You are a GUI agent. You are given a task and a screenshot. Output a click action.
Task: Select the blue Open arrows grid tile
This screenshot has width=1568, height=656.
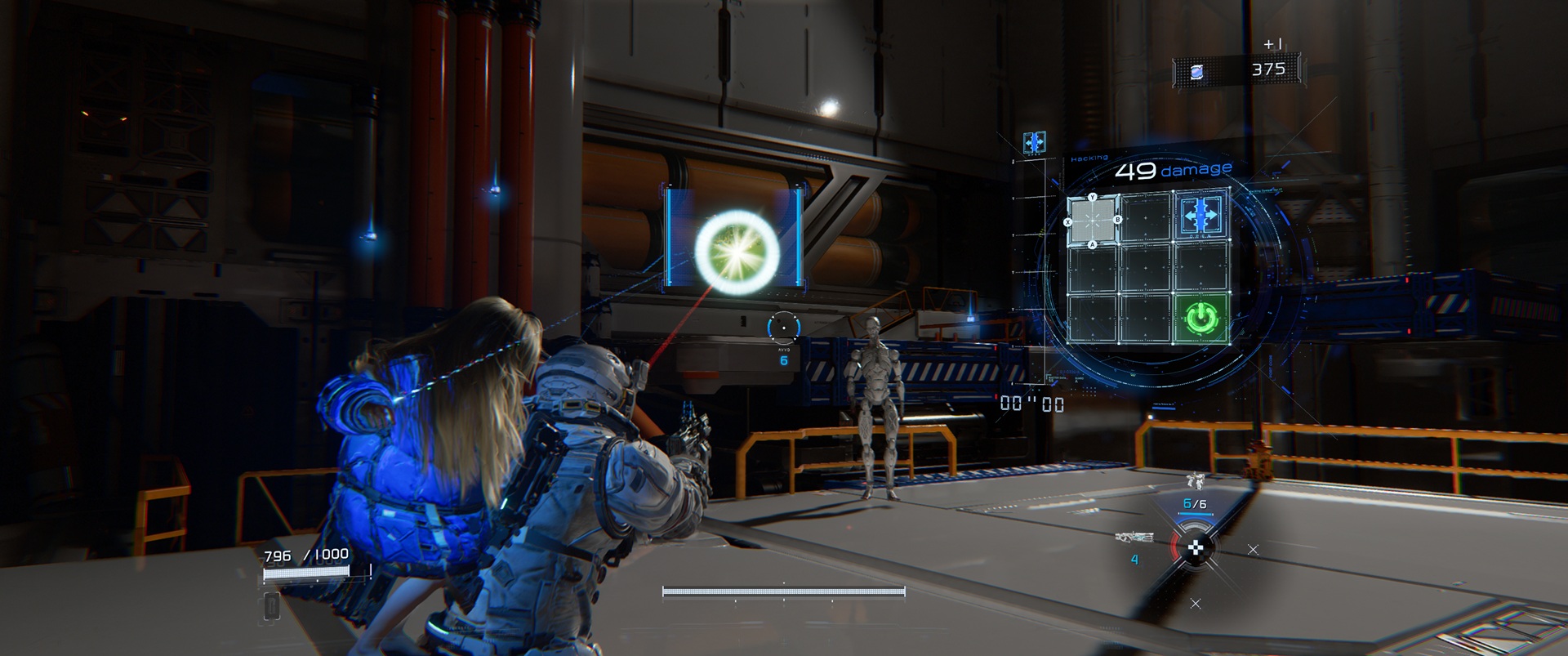[x=1200, y=216]
